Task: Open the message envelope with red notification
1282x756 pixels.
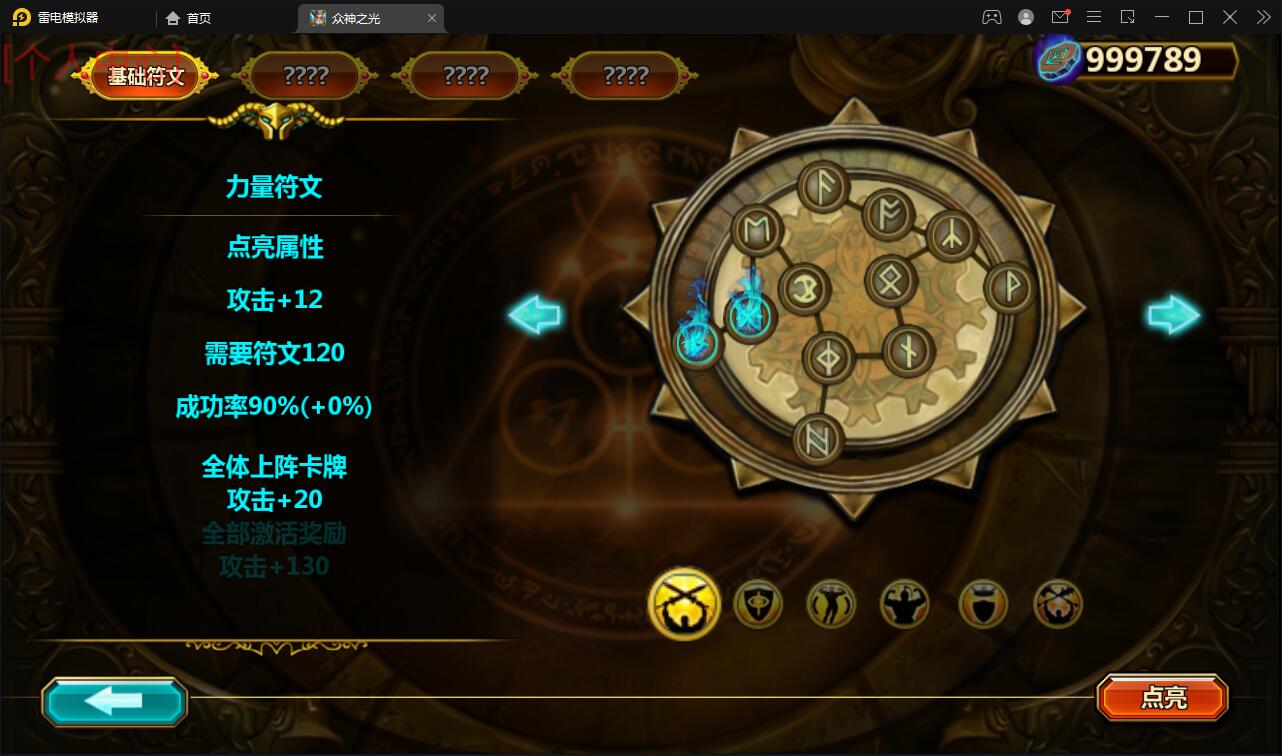Action: (x=1061, y=17)
